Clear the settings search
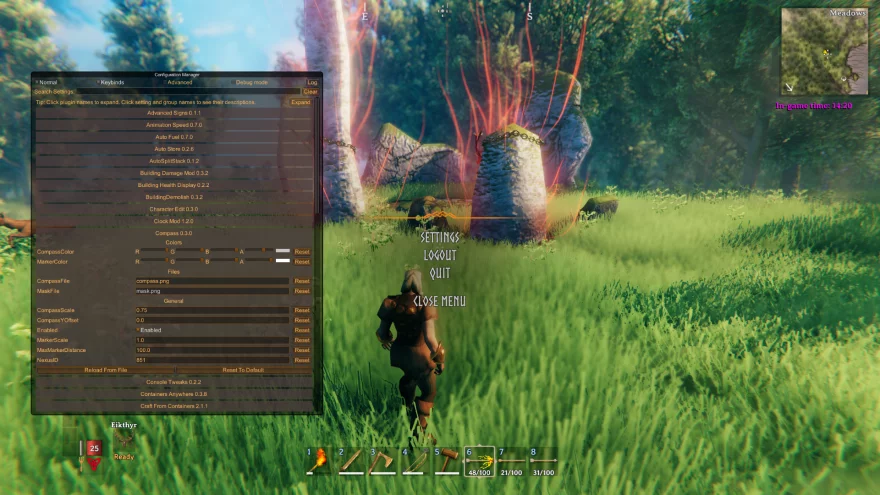This screenshot has width=880, height=495. [310, 92]
